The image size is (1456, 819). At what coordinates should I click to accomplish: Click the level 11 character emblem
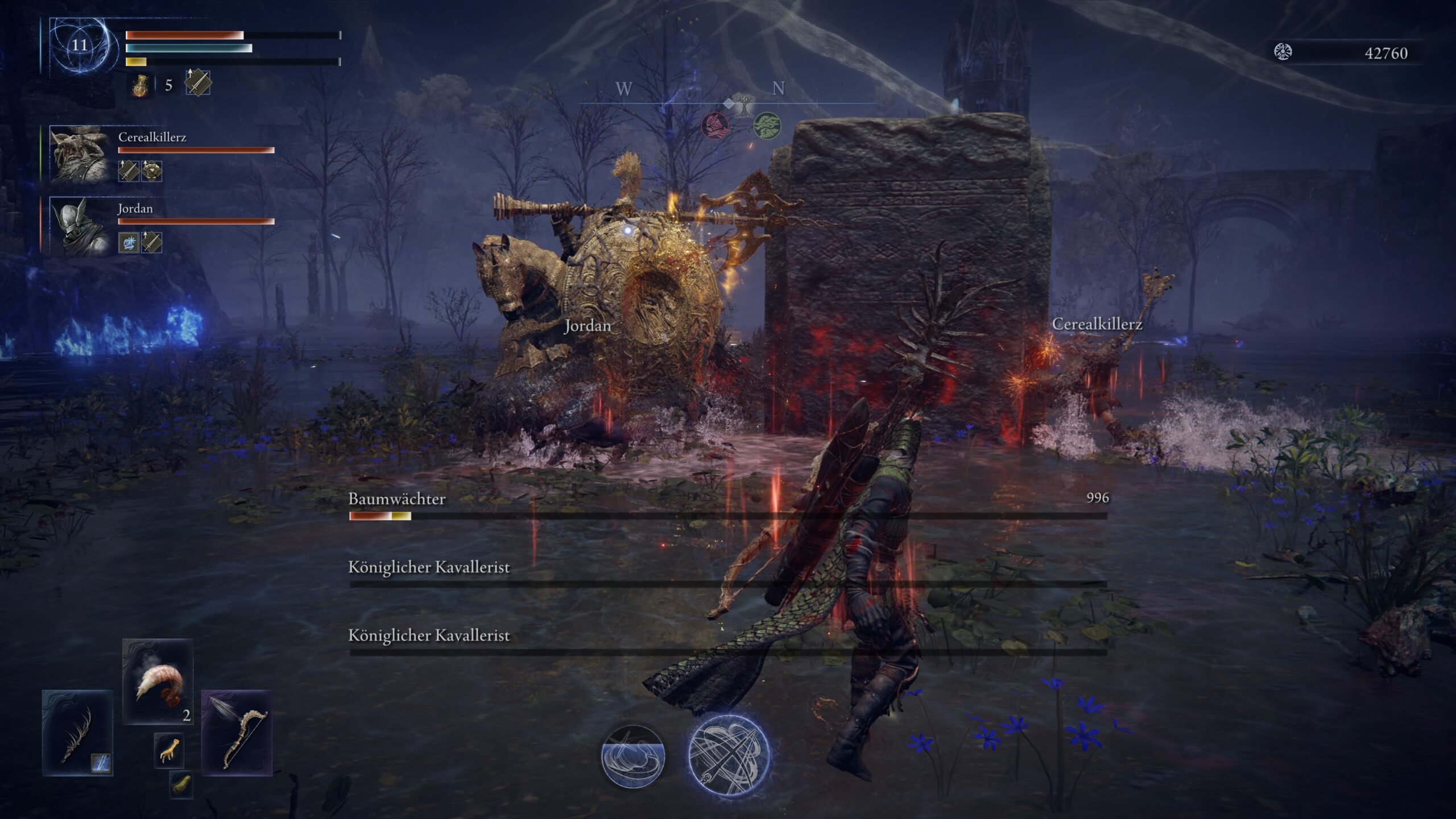click(80, 45)
